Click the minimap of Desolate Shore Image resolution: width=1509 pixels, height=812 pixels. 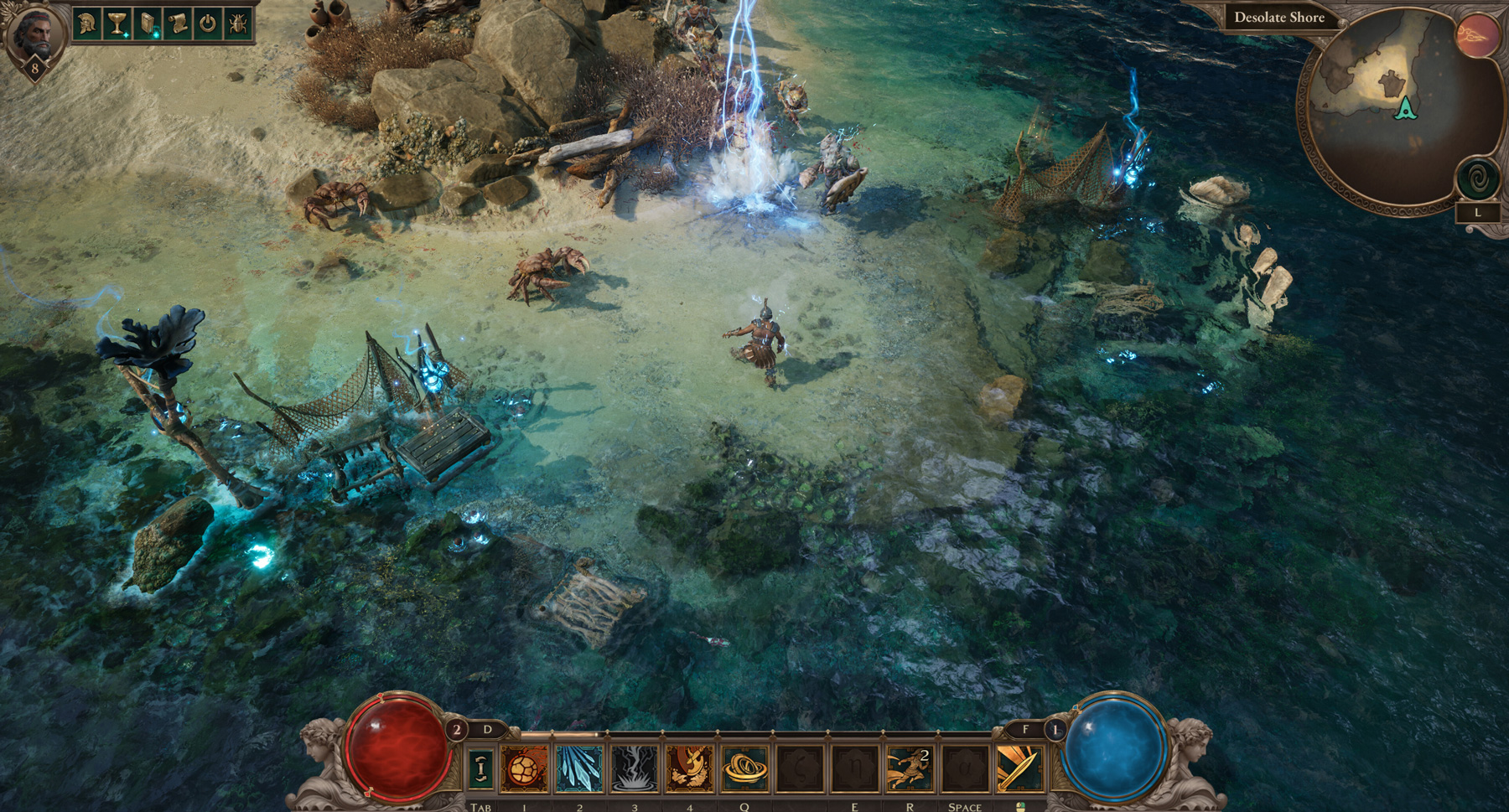tap(1392, 109)
